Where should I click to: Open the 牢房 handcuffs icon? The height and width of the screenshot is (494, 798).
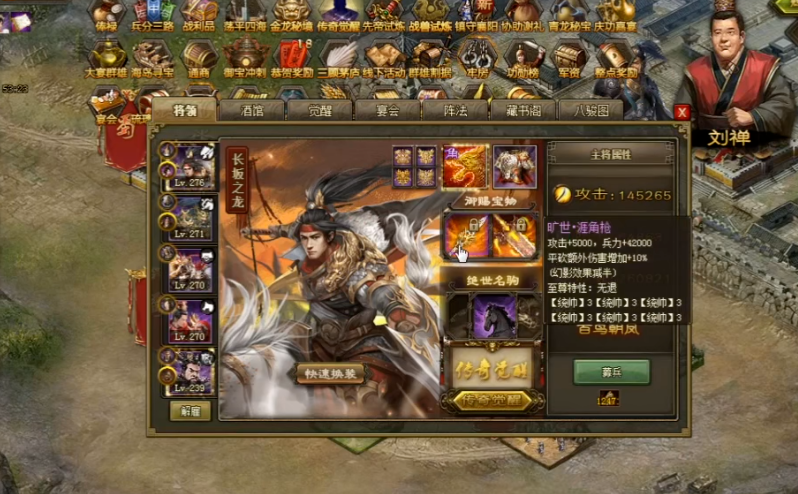click(x=475, y=58)
